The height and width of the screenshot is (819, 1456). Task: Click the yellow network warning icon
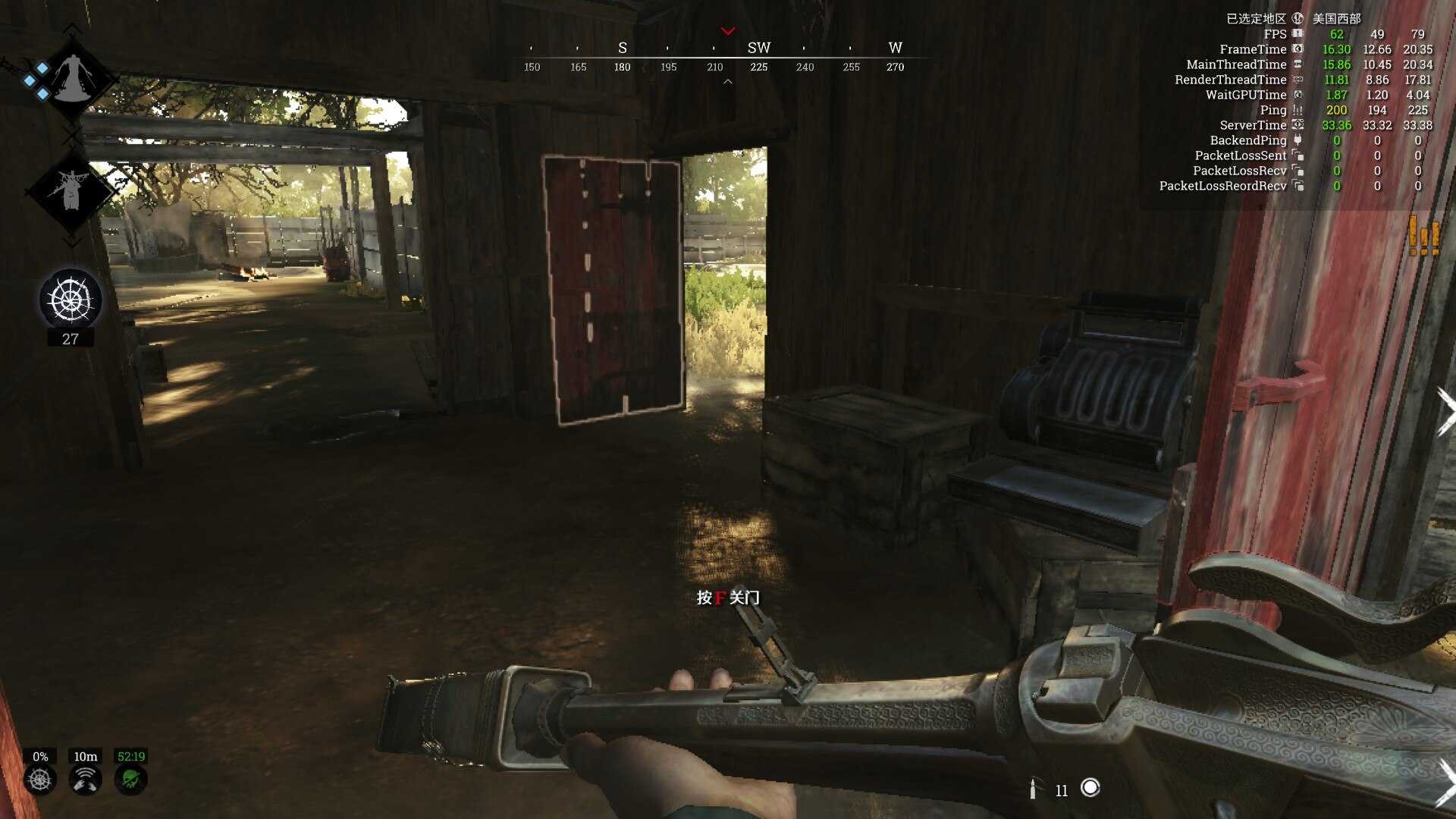point(1423,235)
